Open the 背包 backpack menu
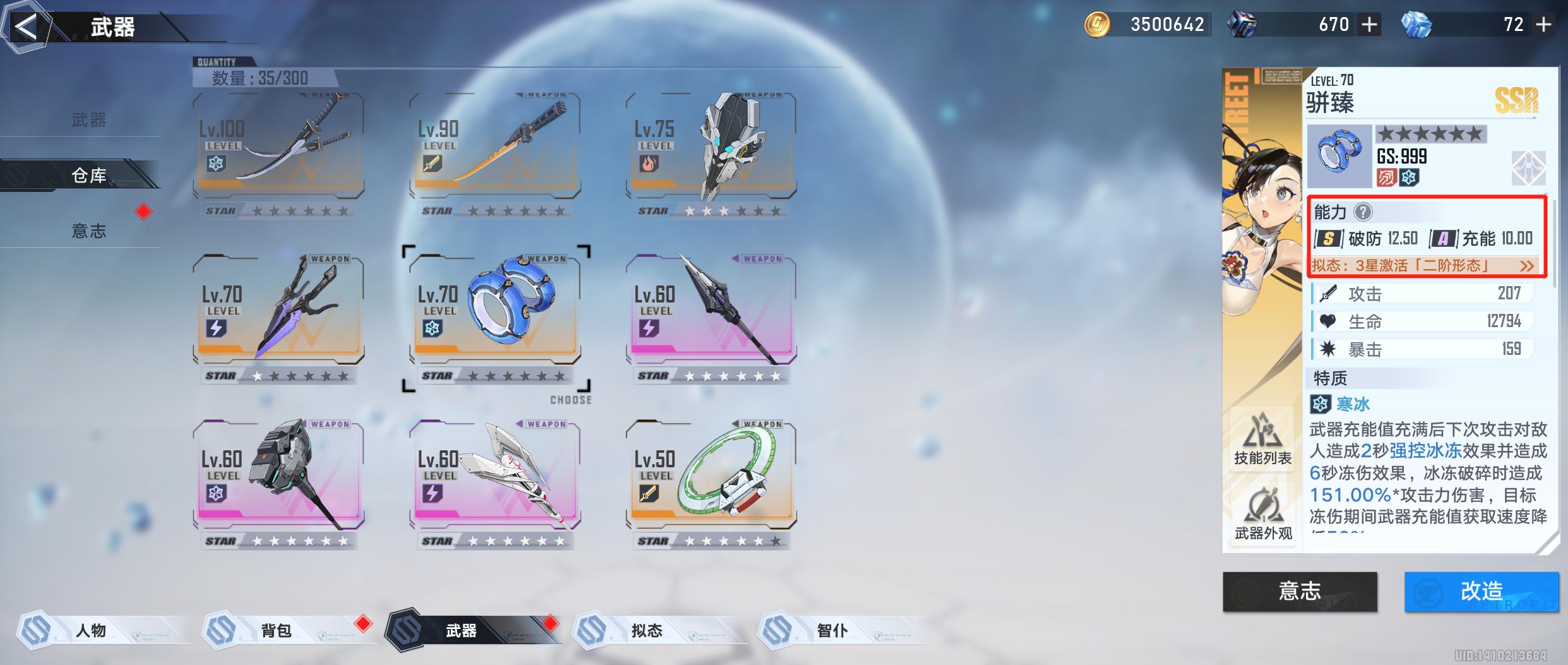Screen dimensions: 1568x665 pos(276,630)
